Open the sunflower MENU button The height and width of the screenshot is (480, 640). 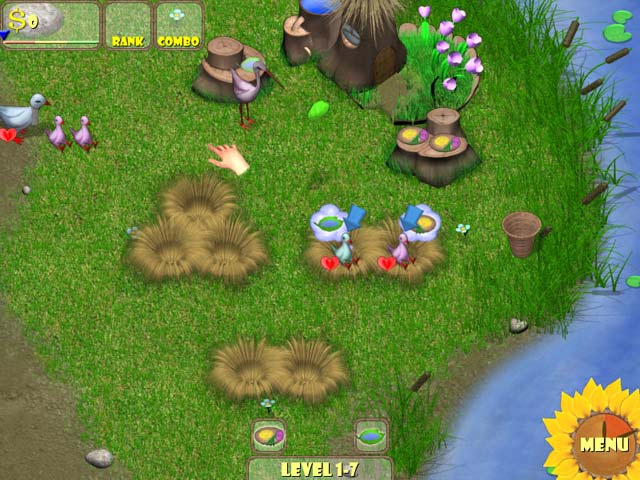(x=603, y=442)
